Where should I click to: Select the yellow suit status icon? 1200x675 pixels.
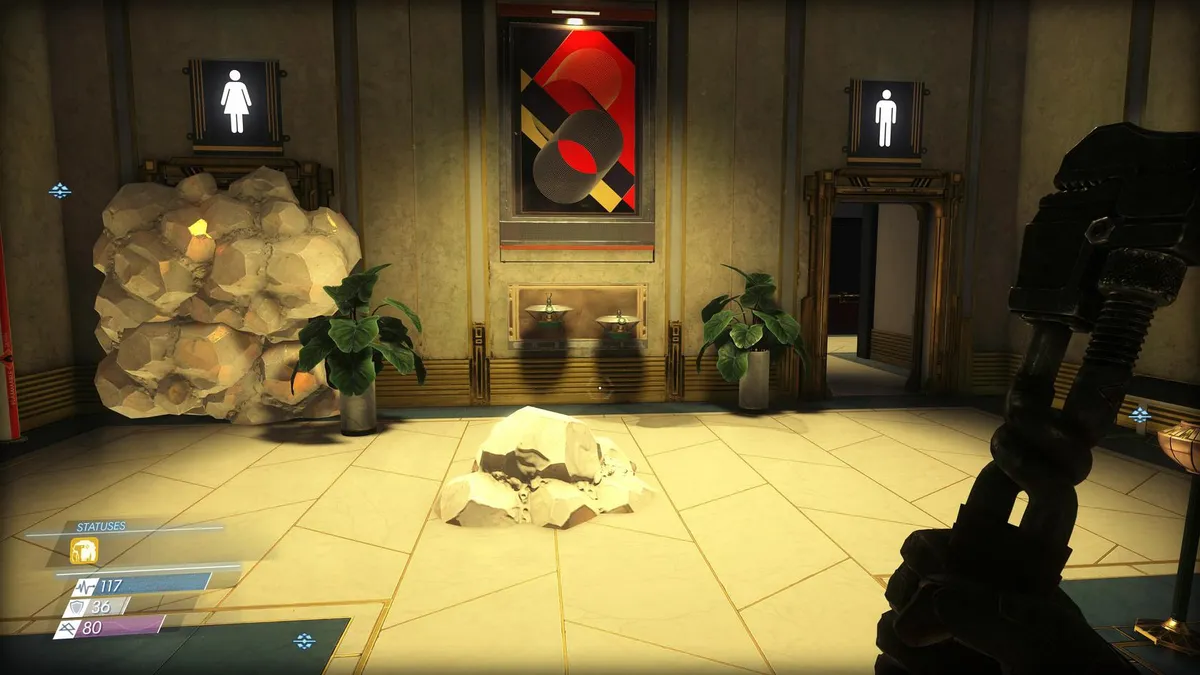point(84,551)
